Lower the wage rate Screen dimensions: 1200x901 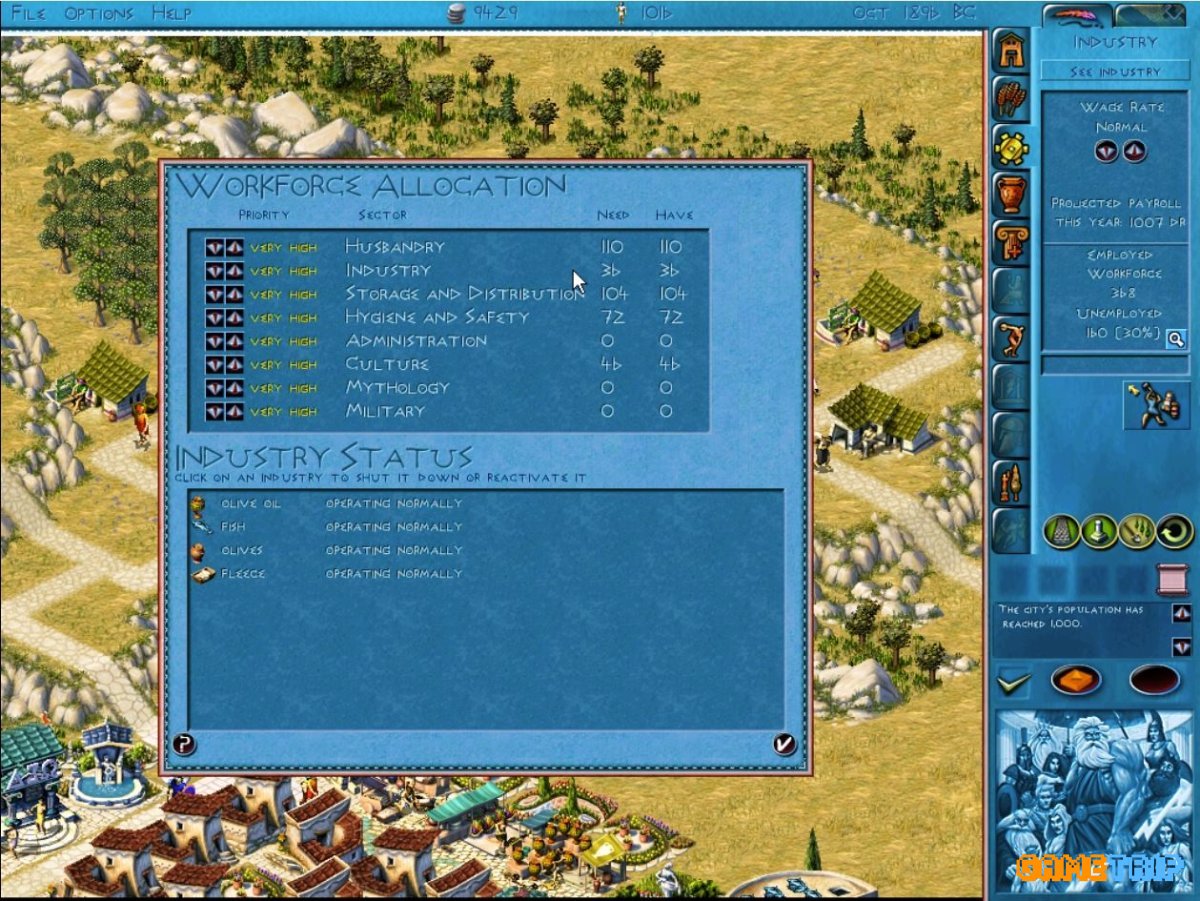(x=1105, y=152)
